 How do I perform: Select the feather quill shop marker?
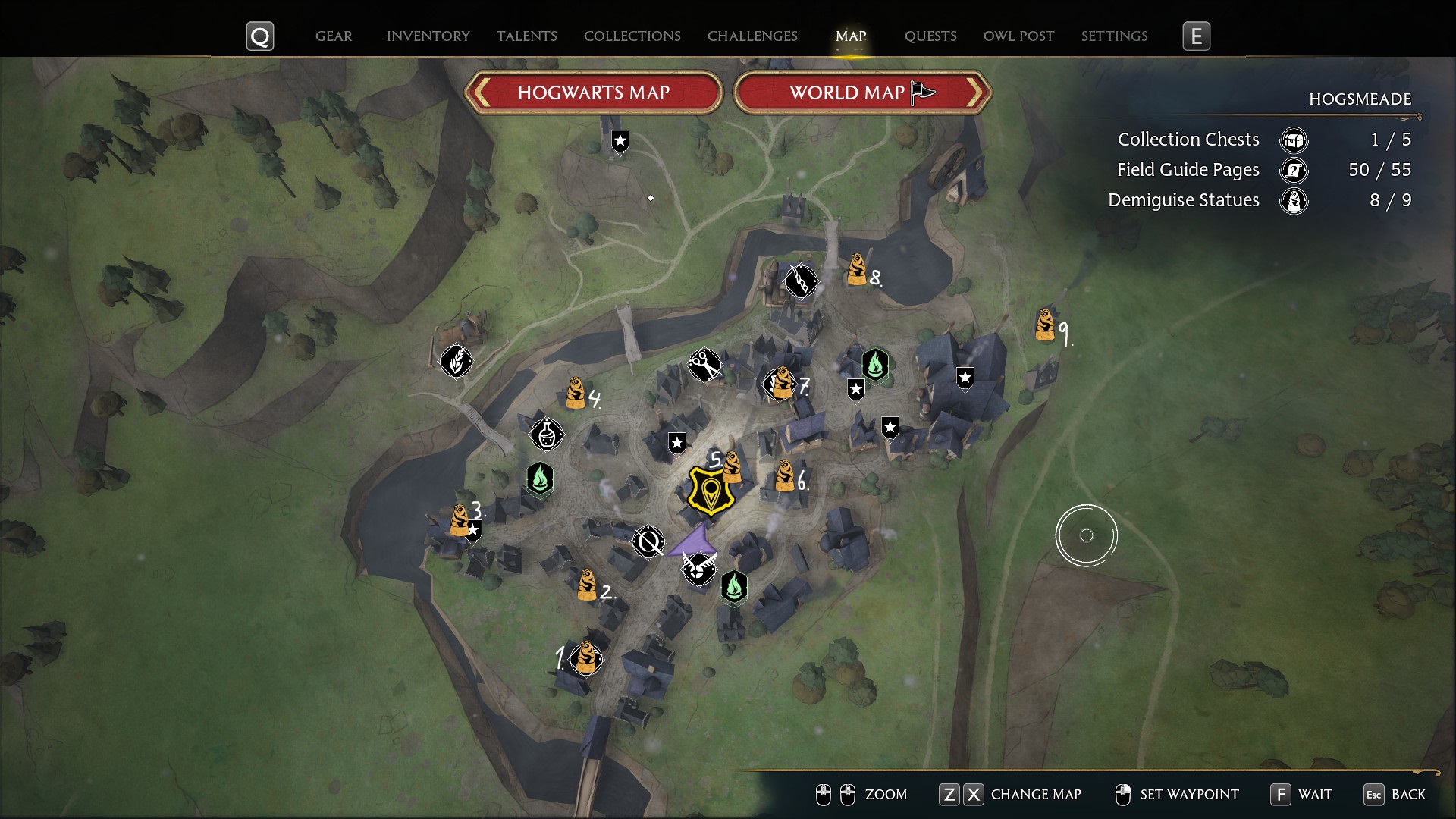coord(456,361)
